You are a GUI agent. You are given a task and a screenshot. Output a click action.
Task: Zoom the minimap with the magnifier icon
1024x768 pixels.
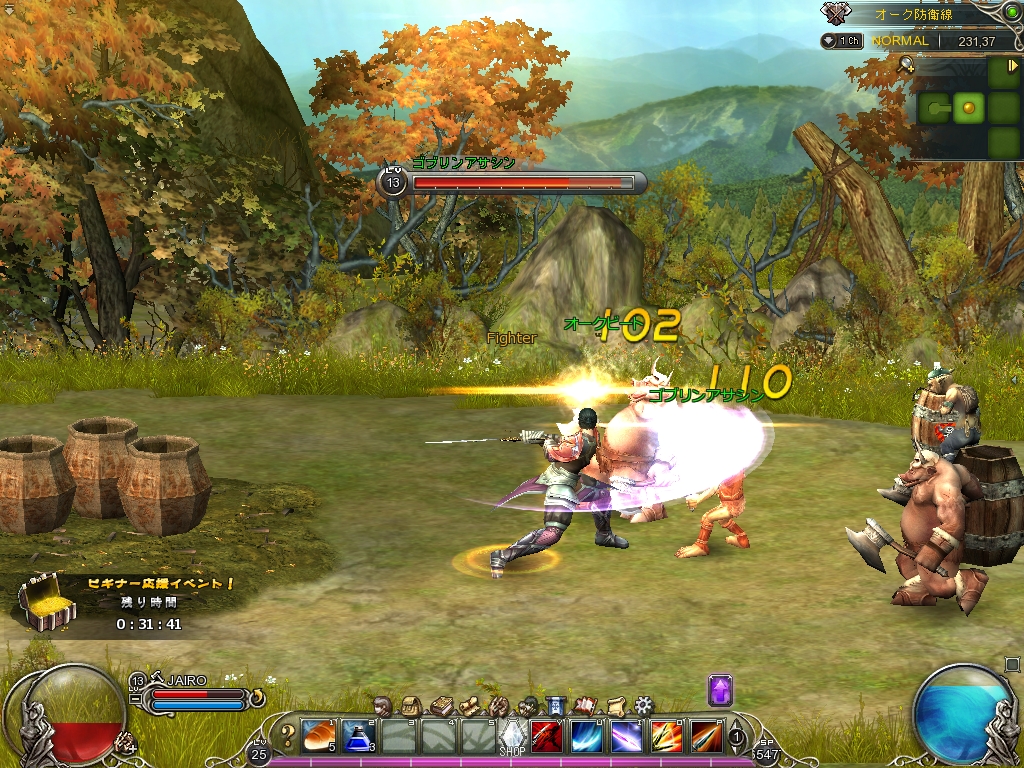tap(906, 65)
